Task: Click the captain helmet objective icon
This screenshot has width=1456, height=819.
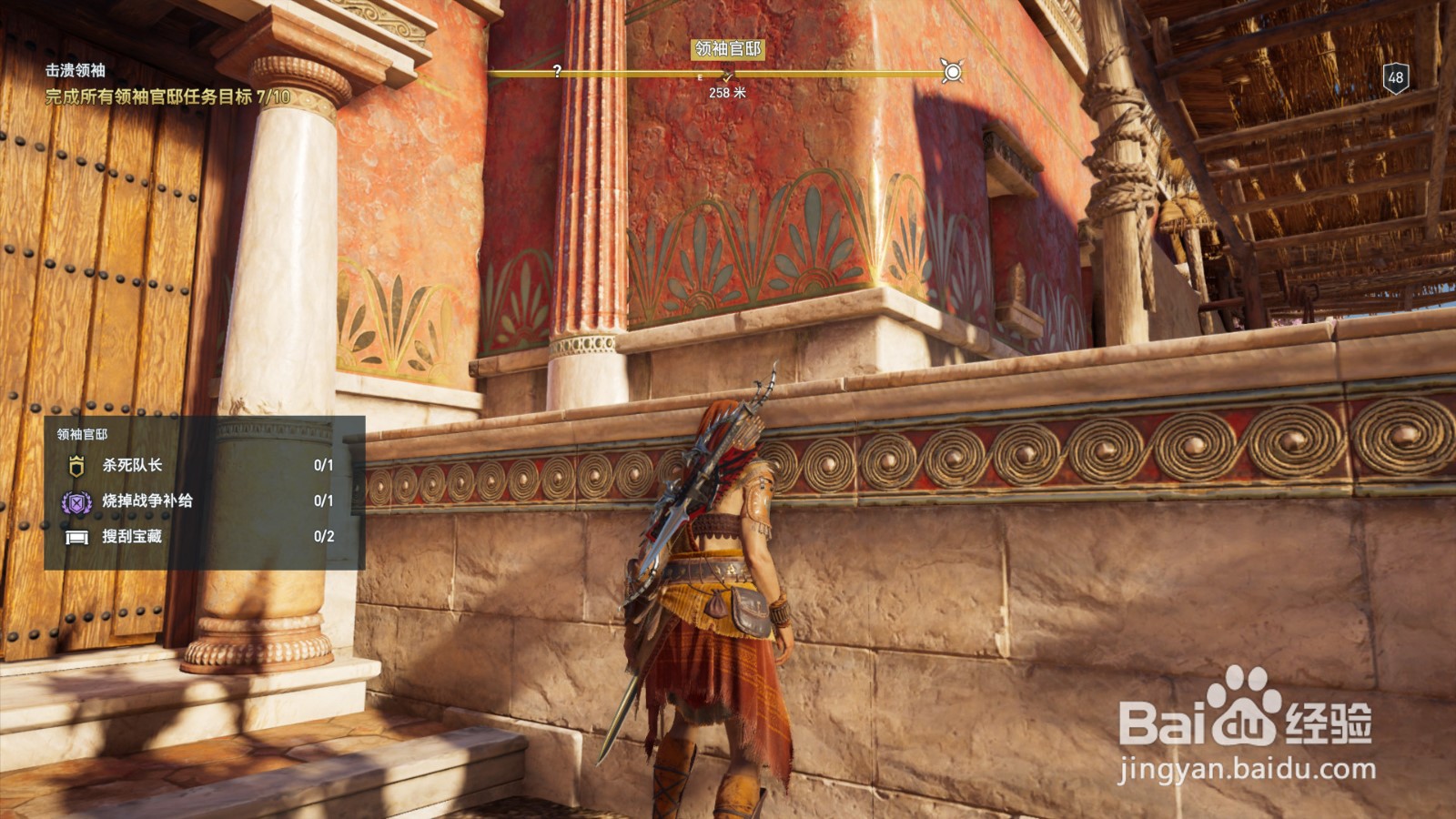Action: [76, 466]
